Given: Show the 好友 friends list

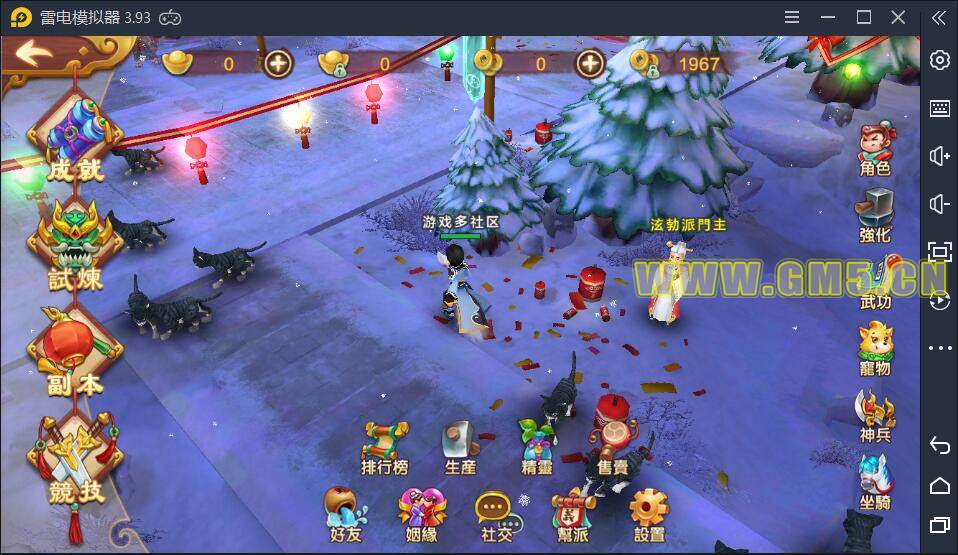Looking at the screenshot, I should tap(345, 514).
